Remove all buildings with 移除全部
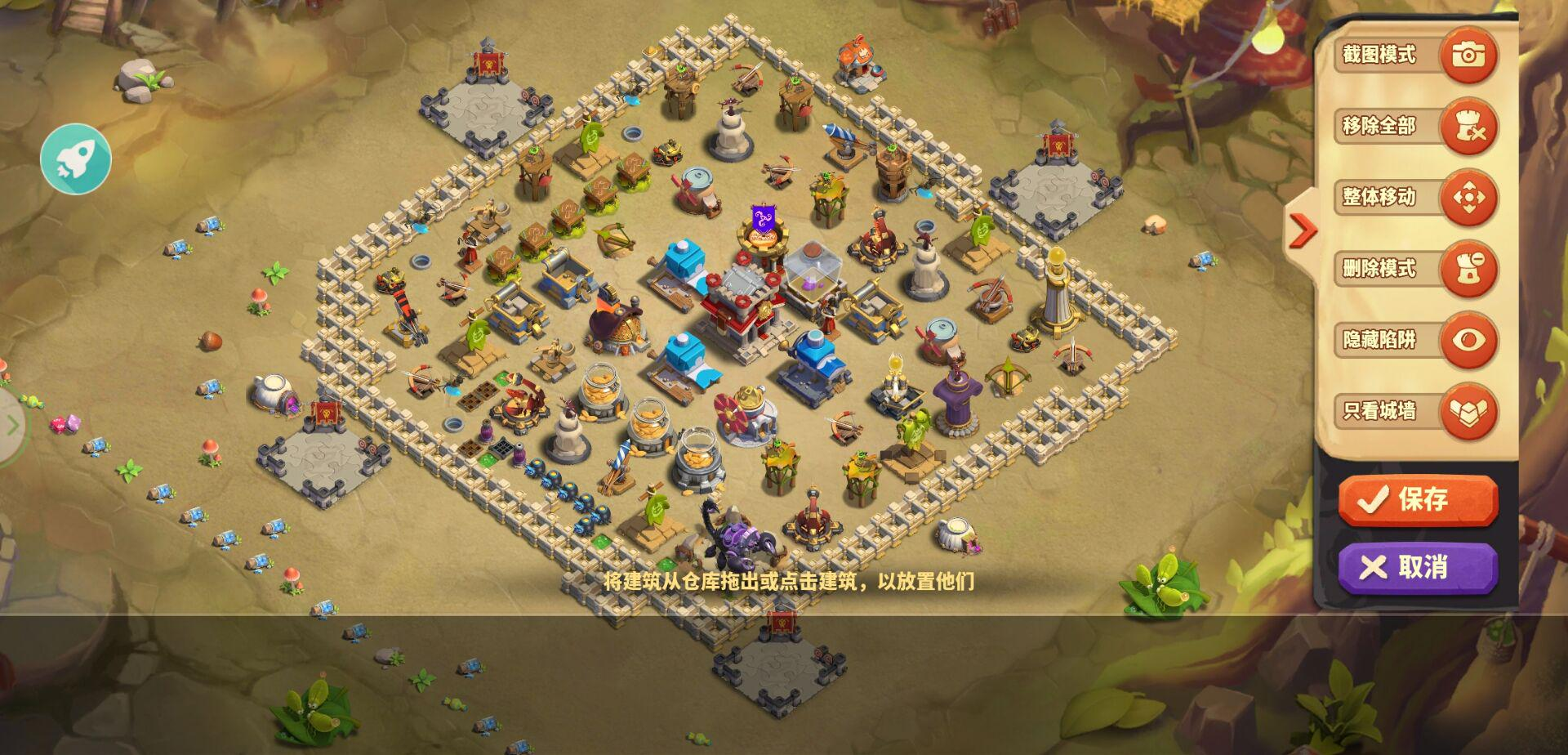The image size is (1568, 755). click(1468, 126)
